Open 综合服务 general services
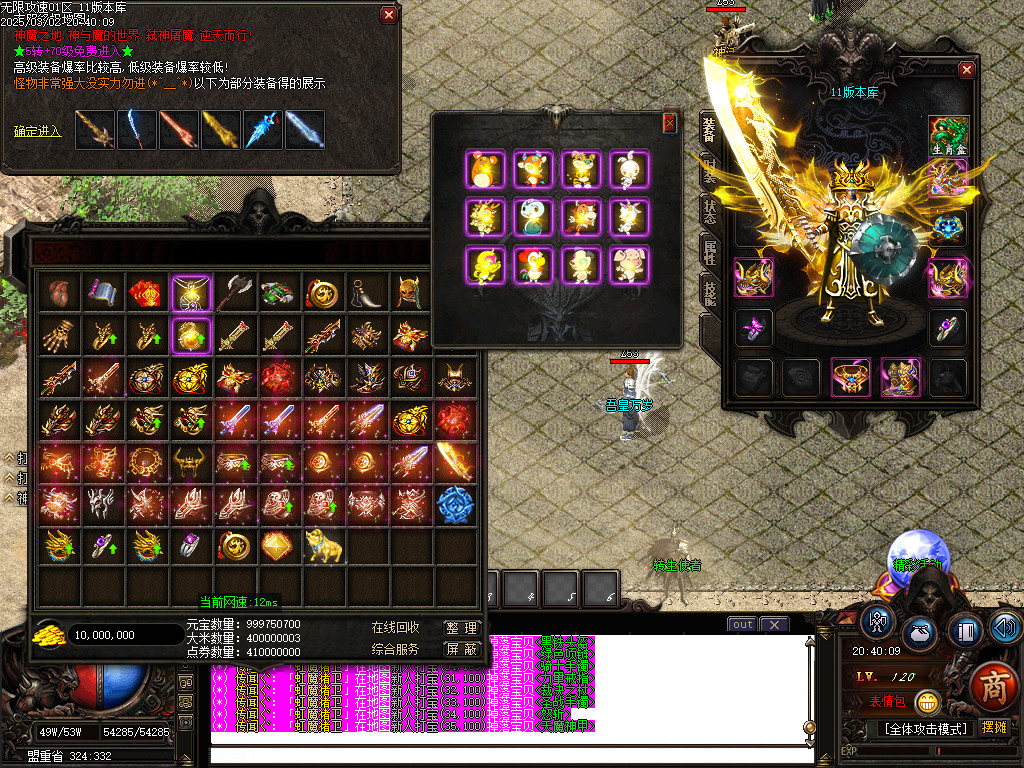This screenshot has width=1024, height=768. (x=395, y=650)
